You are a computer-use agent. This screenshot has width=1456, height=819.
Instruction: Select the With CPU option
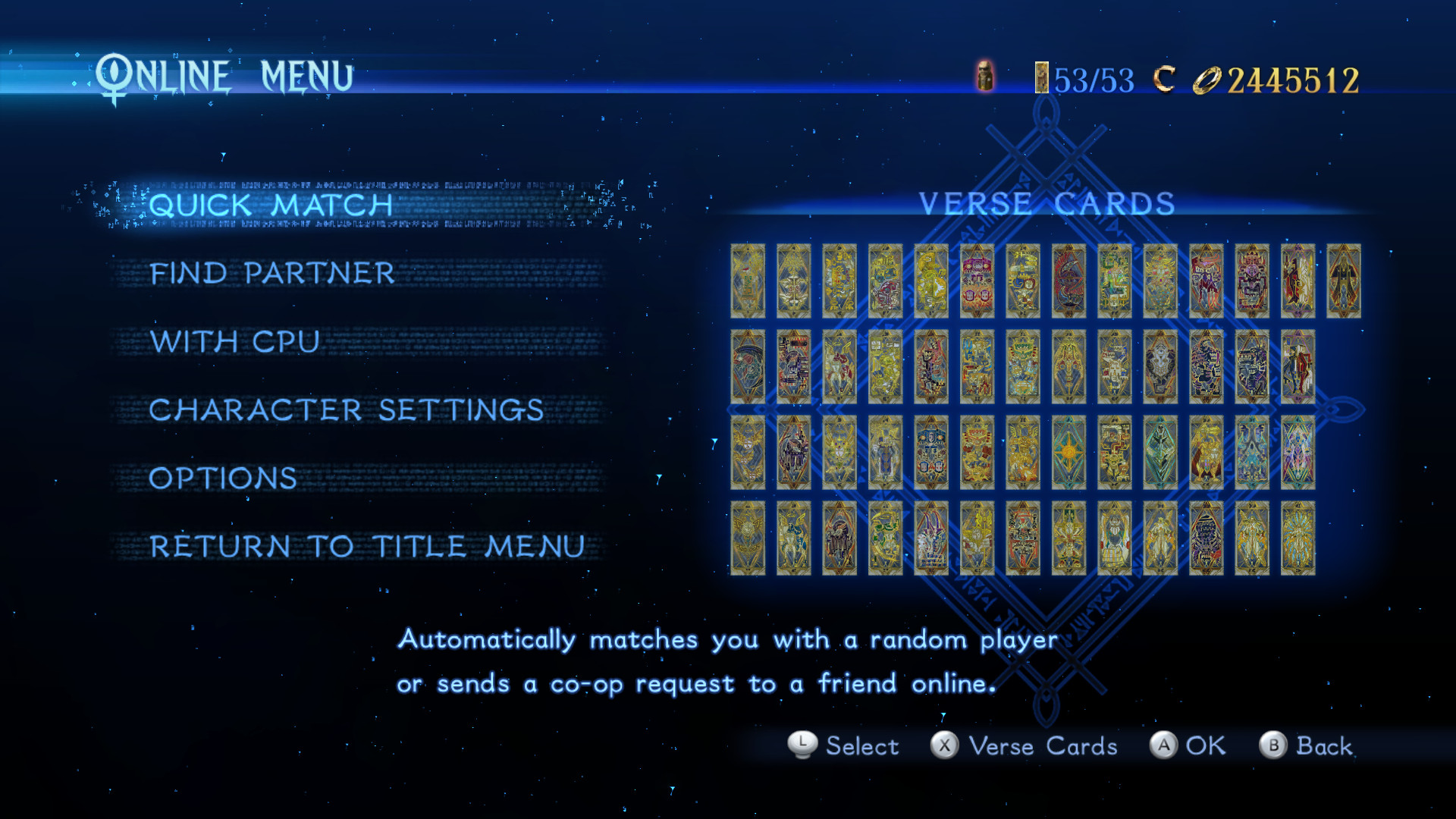tap(235, 342)
